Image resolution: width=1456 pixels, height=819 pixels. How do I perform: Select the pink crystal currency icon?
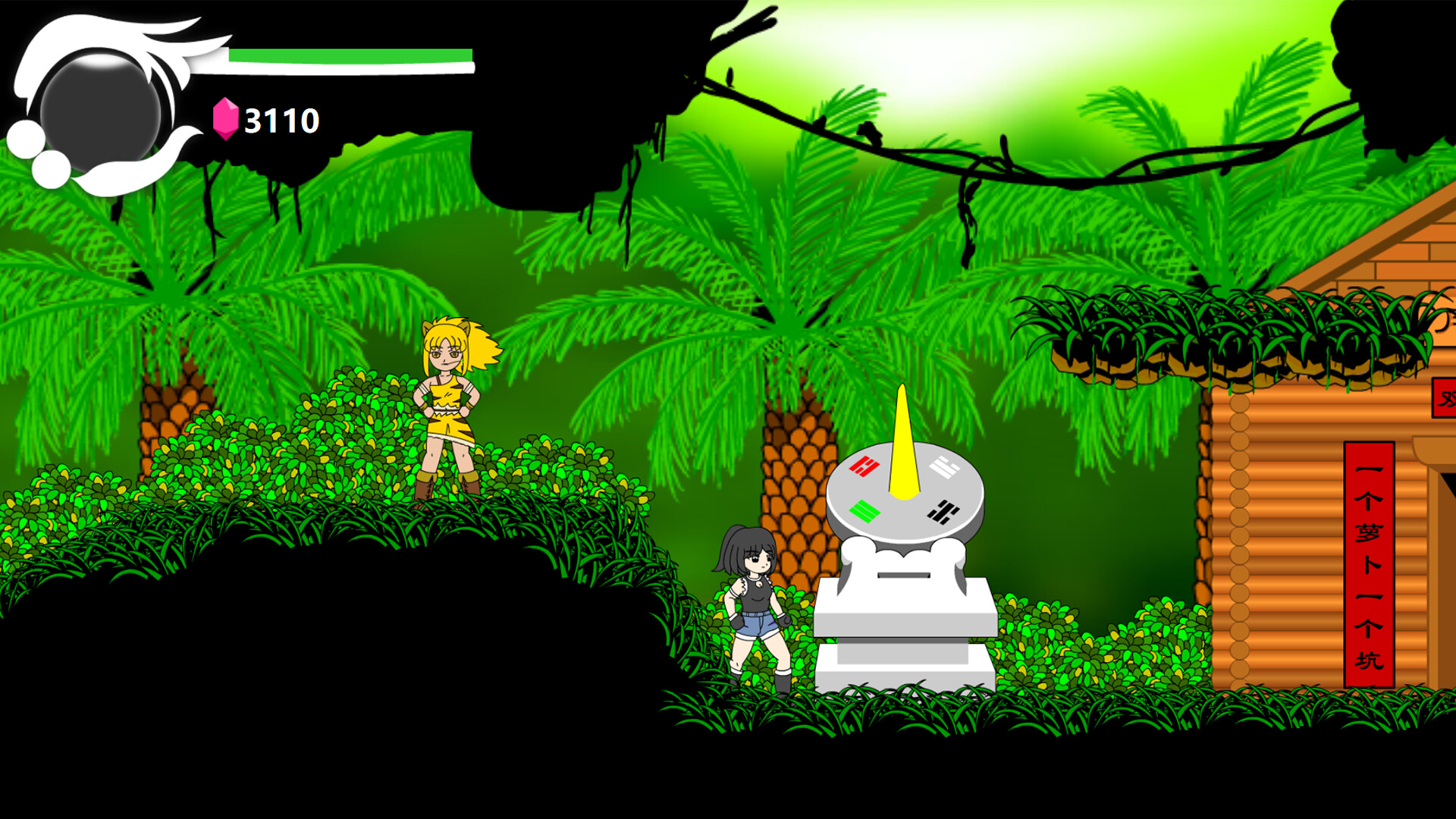pos(225,118)
